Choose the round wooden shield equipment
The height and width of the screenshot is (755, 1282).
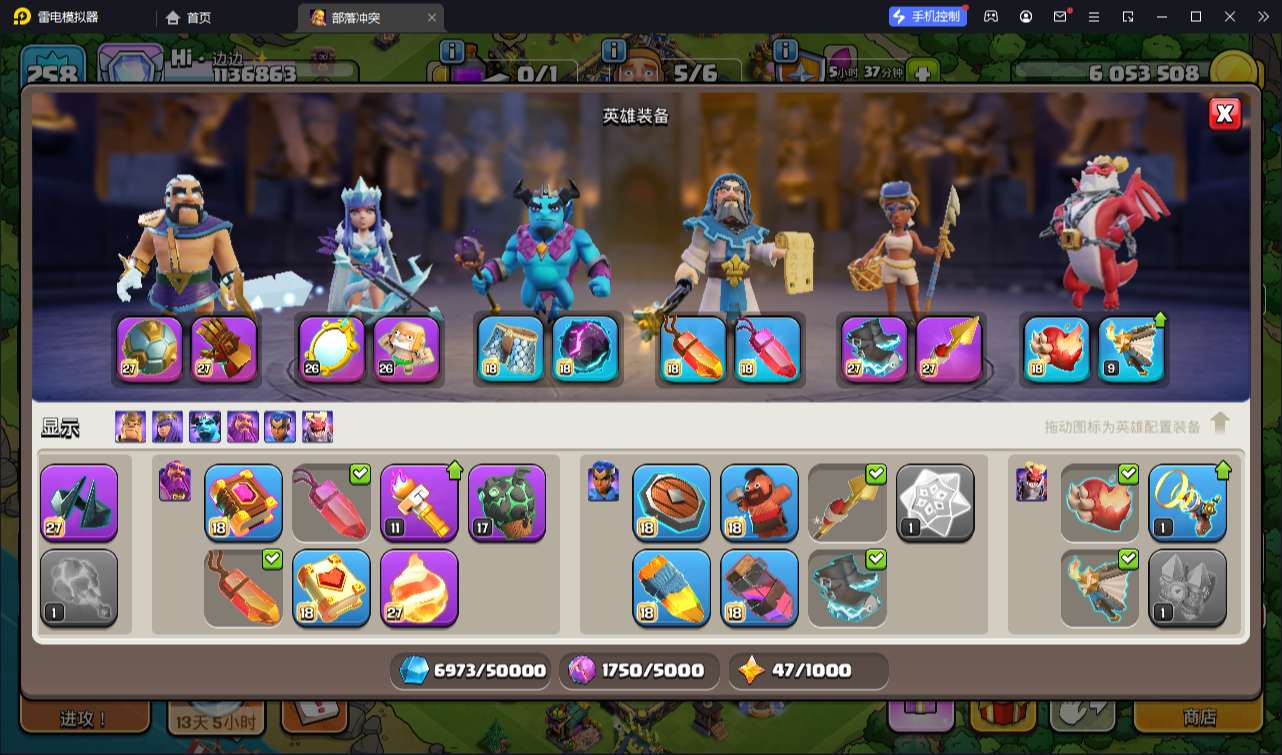click(671, 502)
